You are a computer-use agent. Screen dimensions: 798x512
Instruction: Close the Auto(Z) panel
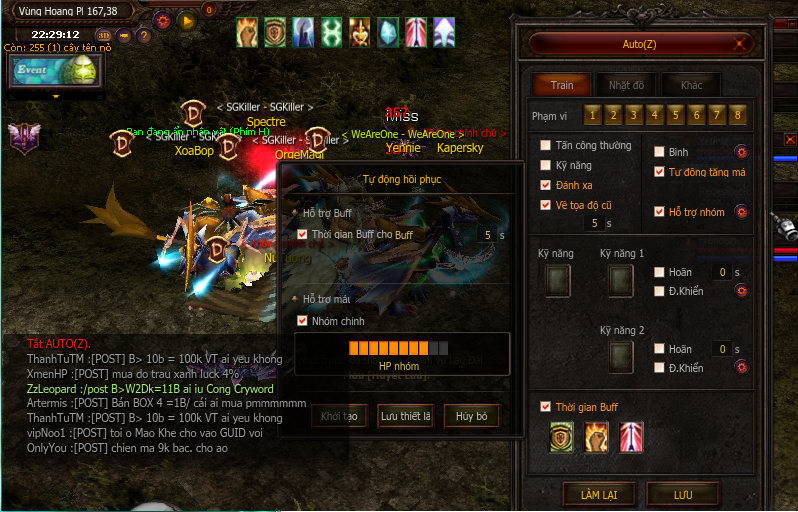[x=739, y=44]
